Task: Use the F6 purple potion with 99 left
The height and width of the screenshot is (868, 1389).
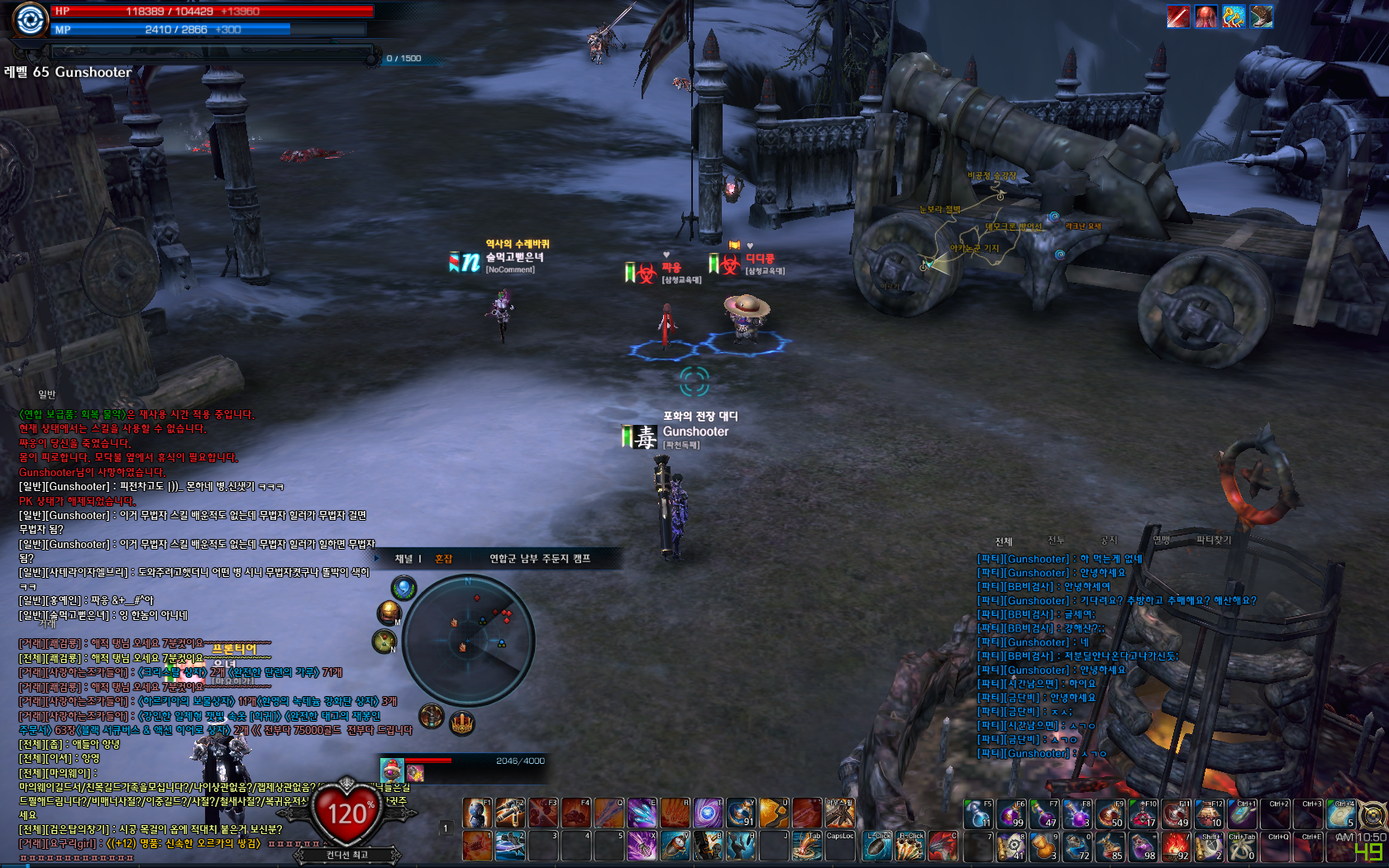Action: tap(1011, 813)
